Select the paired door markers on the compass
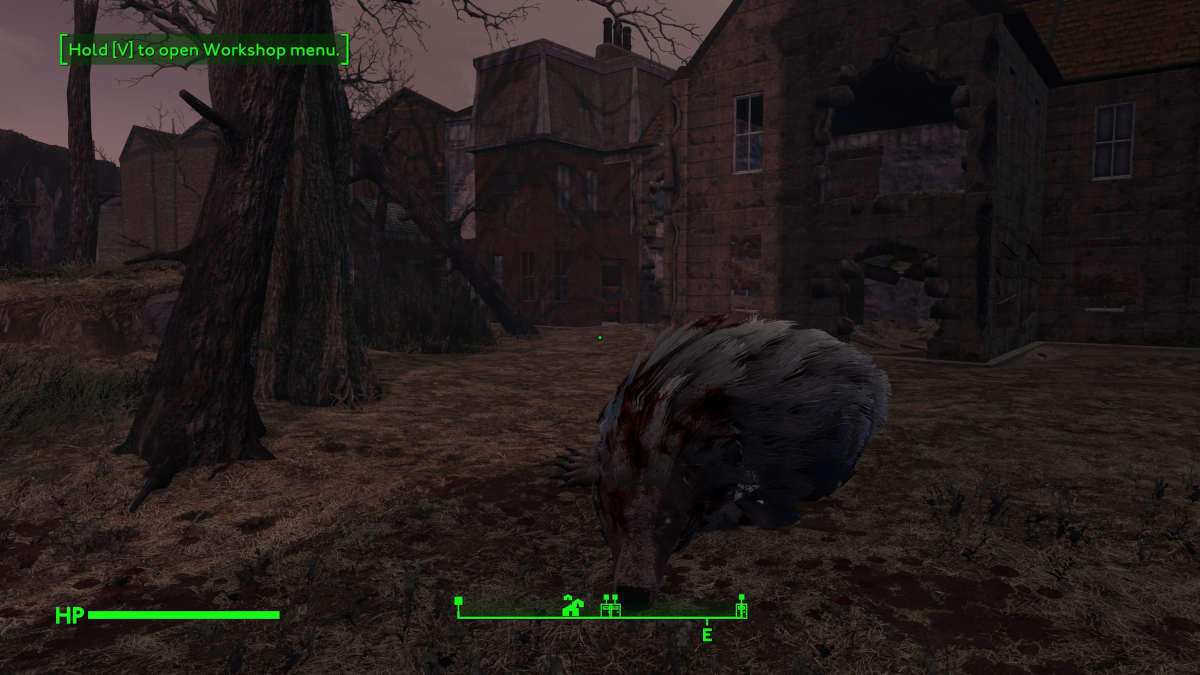Screen dimensions: 1200x675 (x=610, y=606)
